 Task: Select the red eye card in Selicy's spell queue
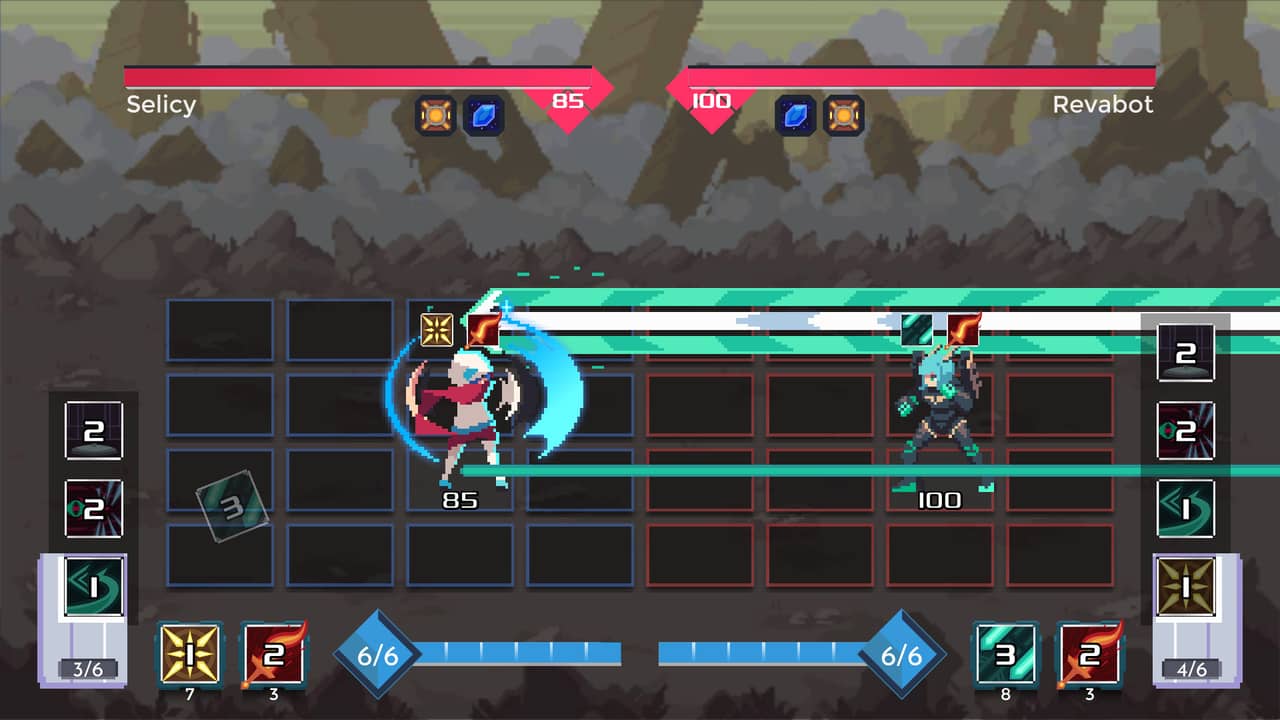click(92, 507)
